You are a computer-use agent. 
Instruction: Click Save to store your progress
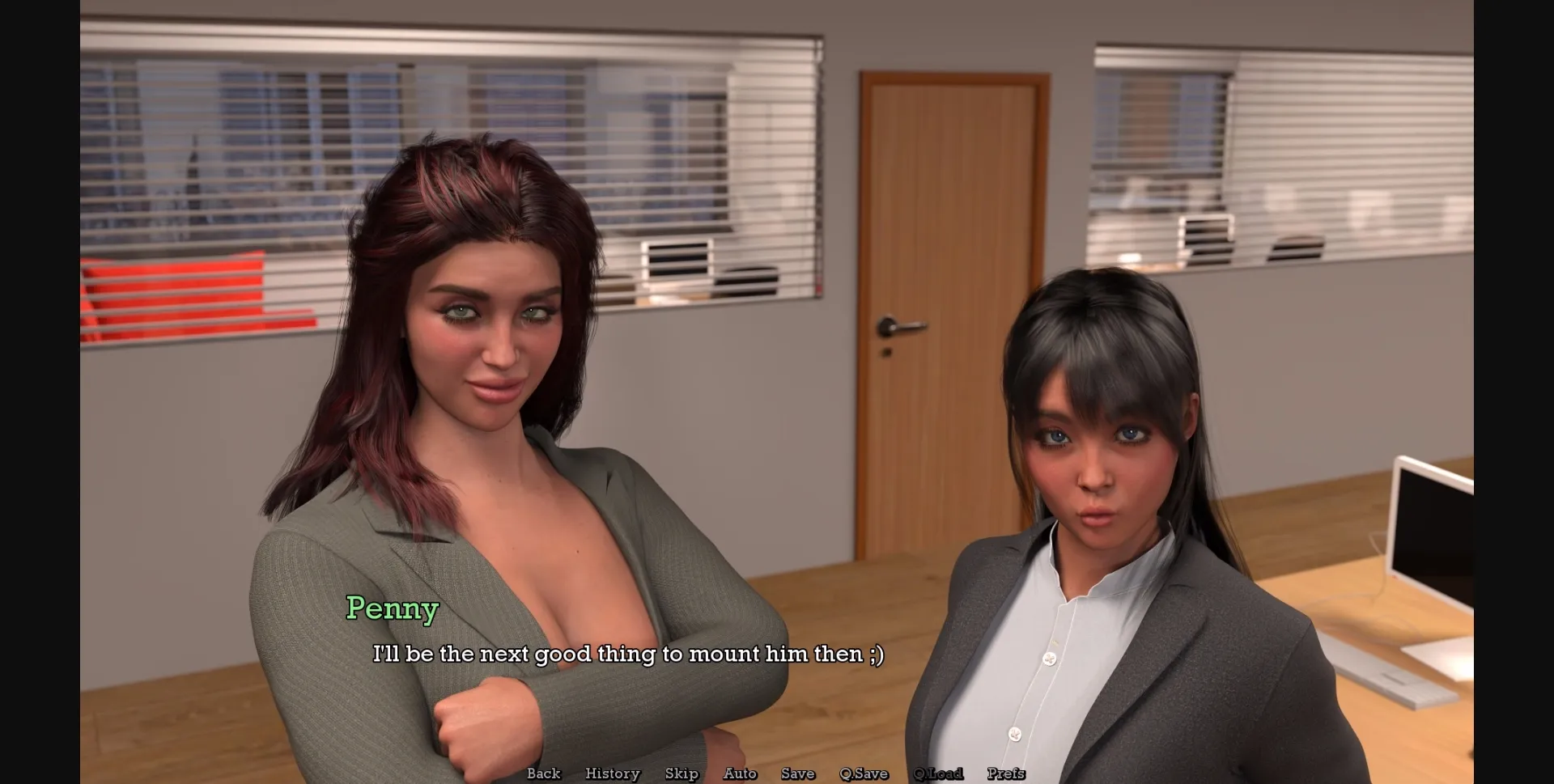tap(798, 773)
